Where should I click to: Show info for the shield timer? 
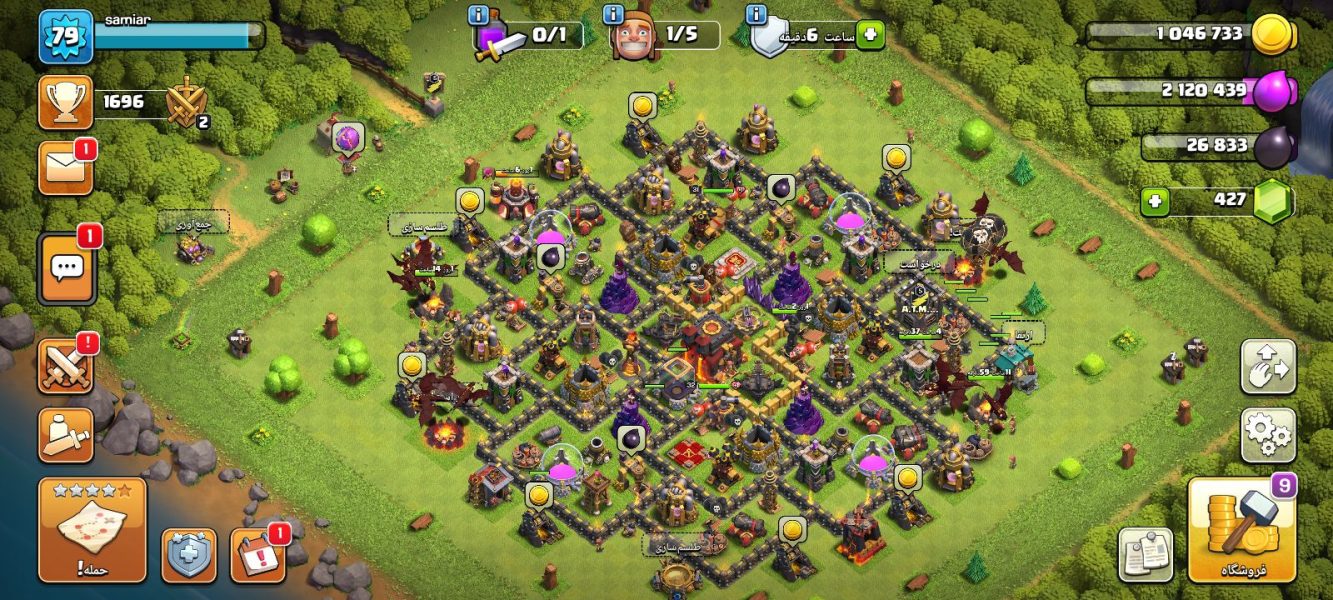757,15
